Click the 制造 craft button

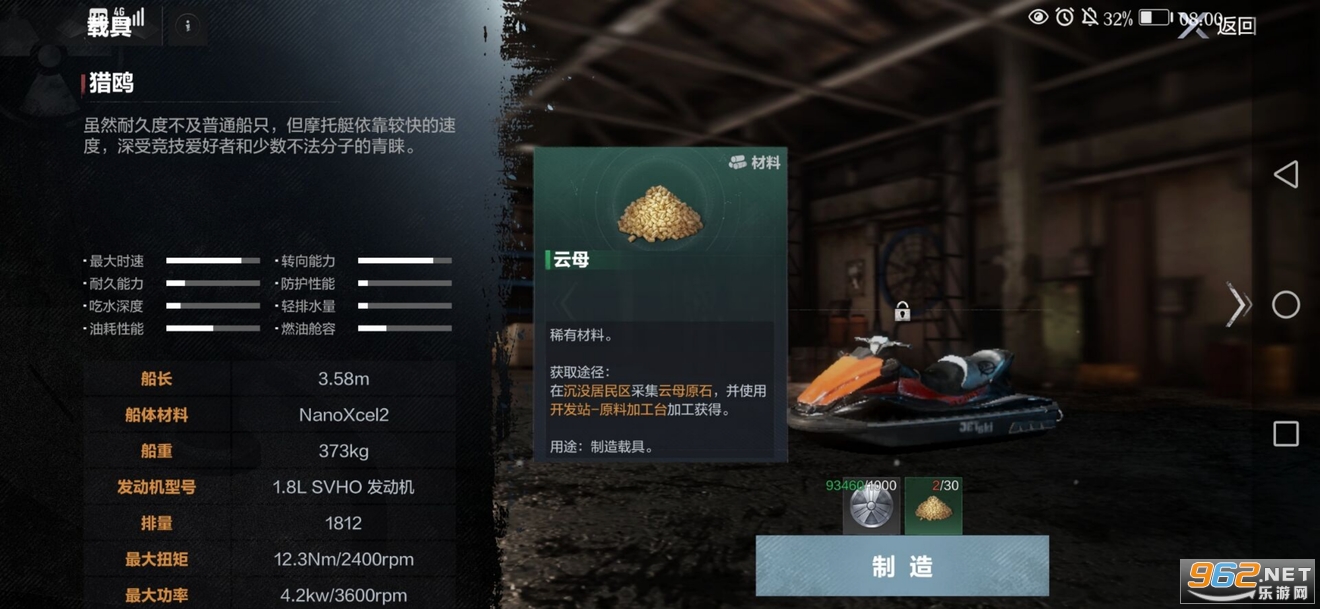tap(901, 566)
